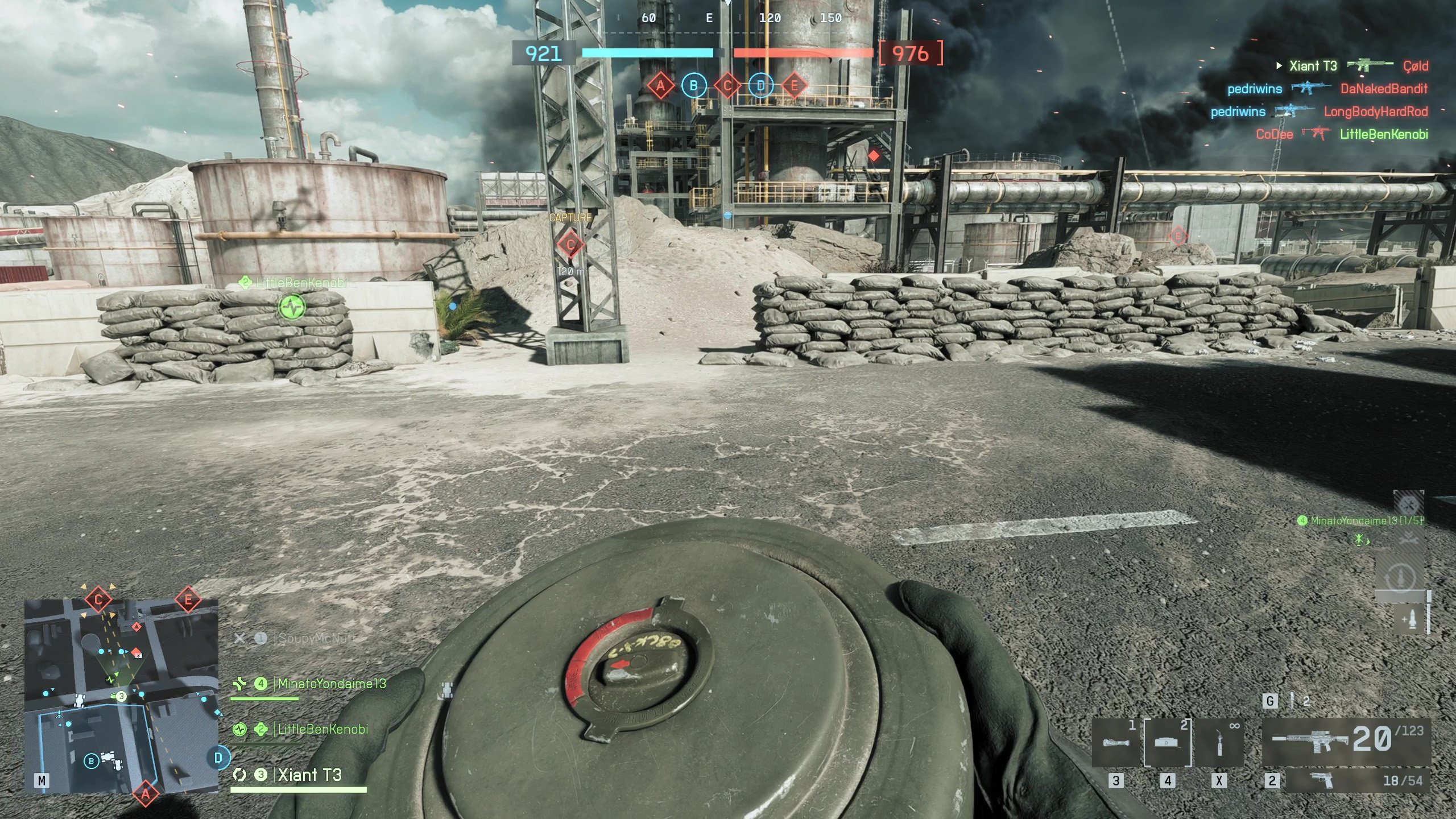1456x819 pixels.
Task: Select the rocket launcher gadget slot
Action: tap(1115, 743)
